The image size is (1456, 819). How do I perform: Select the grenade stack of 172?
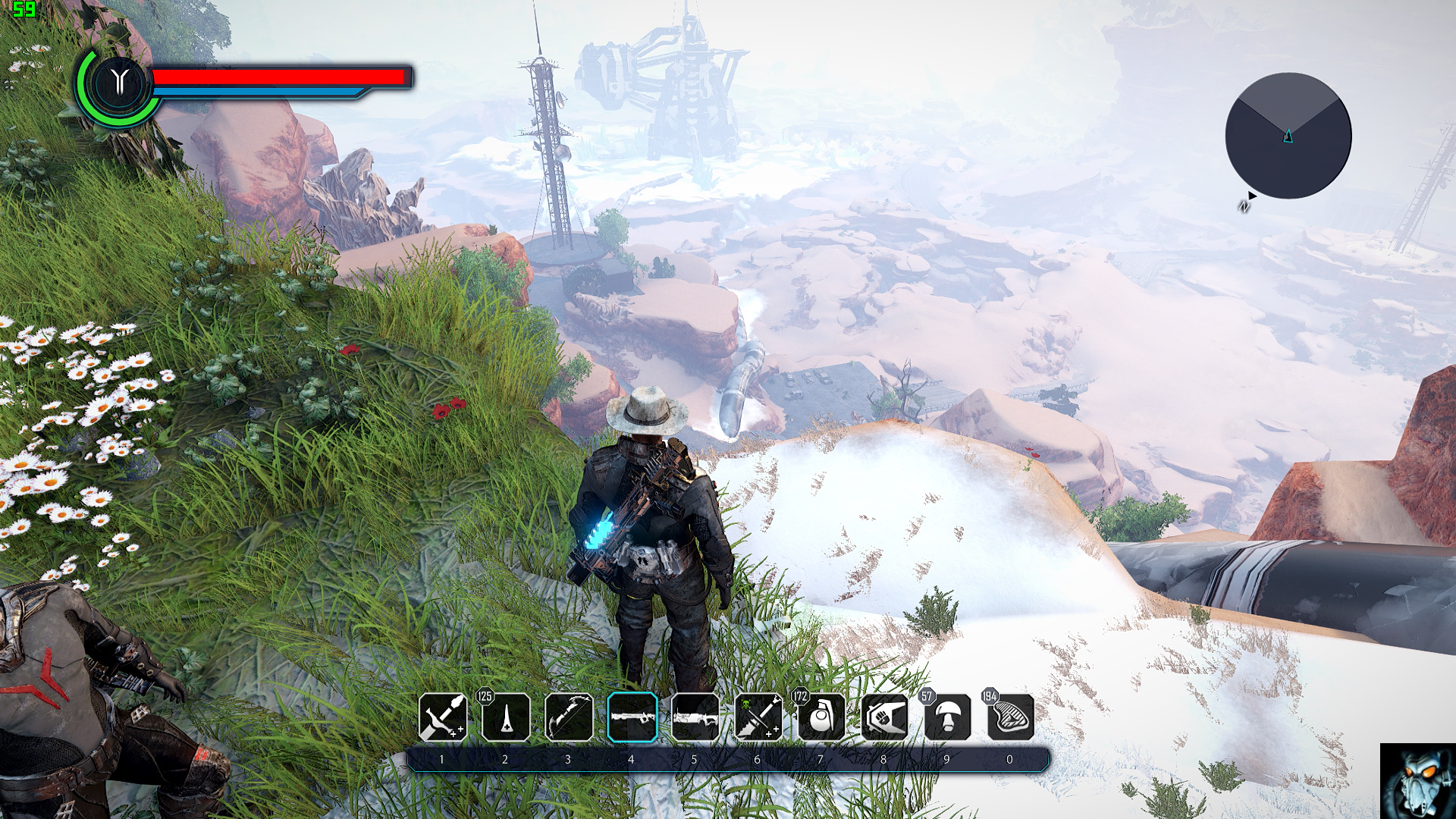[821, 717]
